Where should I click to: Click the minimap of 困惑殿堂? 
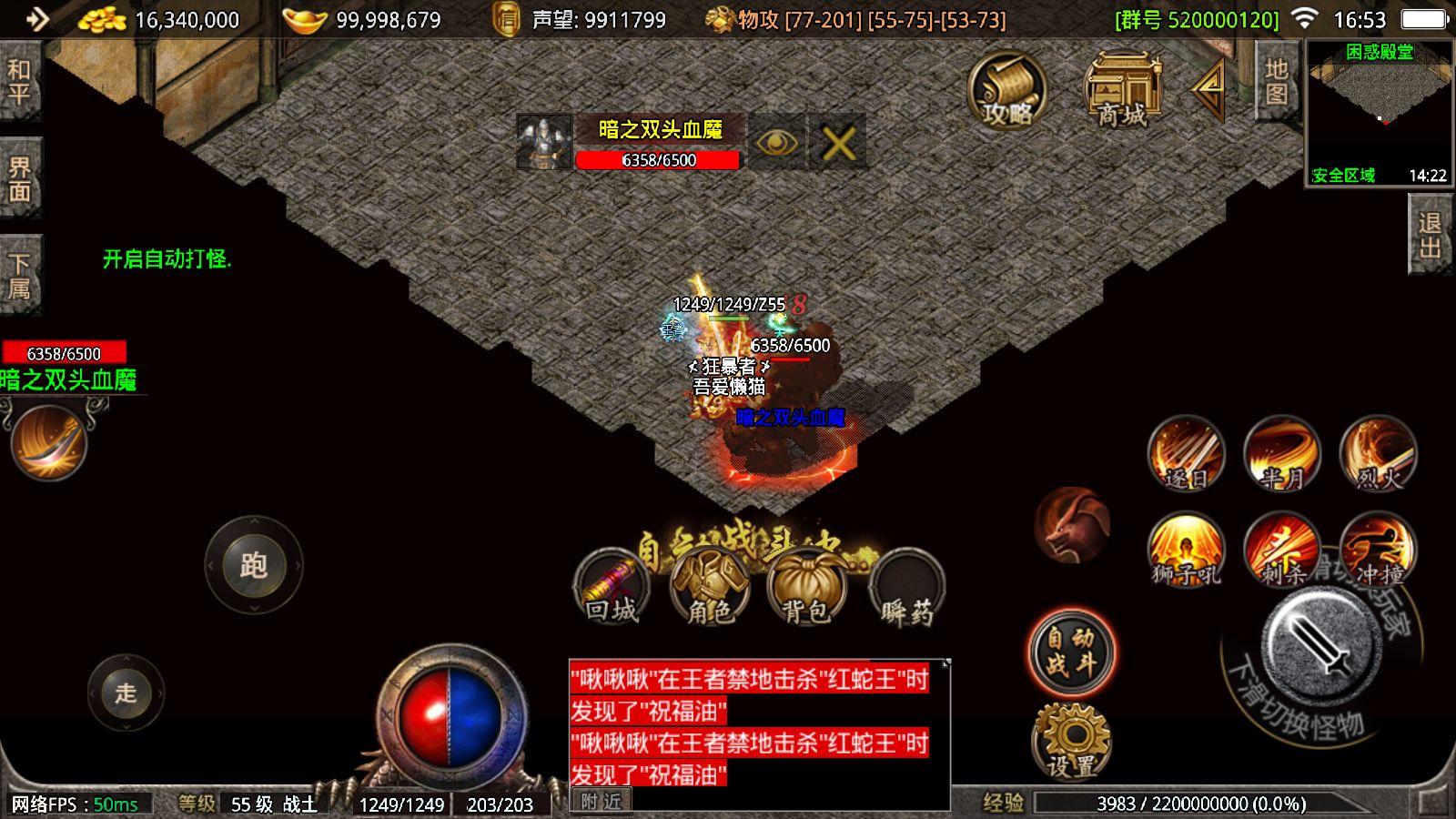pos(1379,114)
